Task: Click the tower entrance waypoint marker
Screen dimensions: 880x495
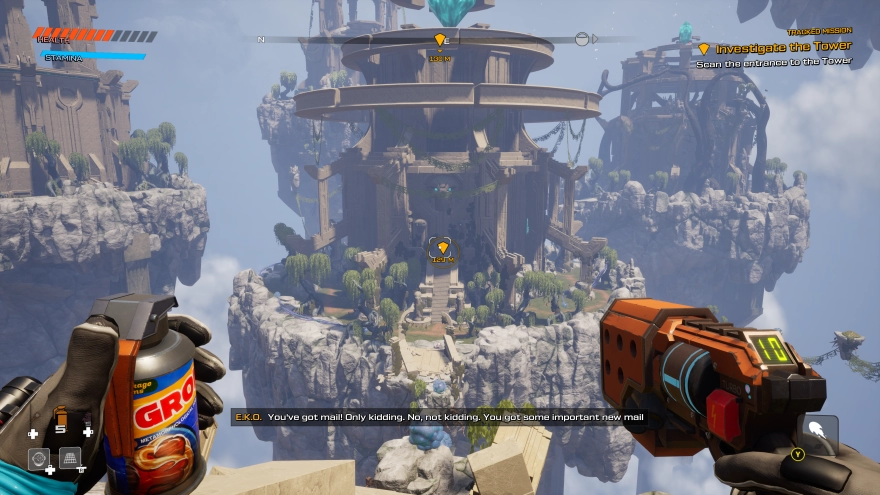Action: (x=442, y=247)
